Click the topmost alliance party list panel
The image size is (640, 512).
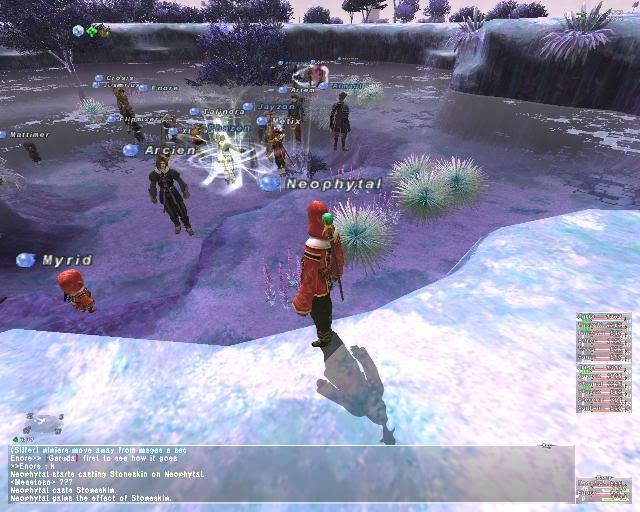point(604,337)
